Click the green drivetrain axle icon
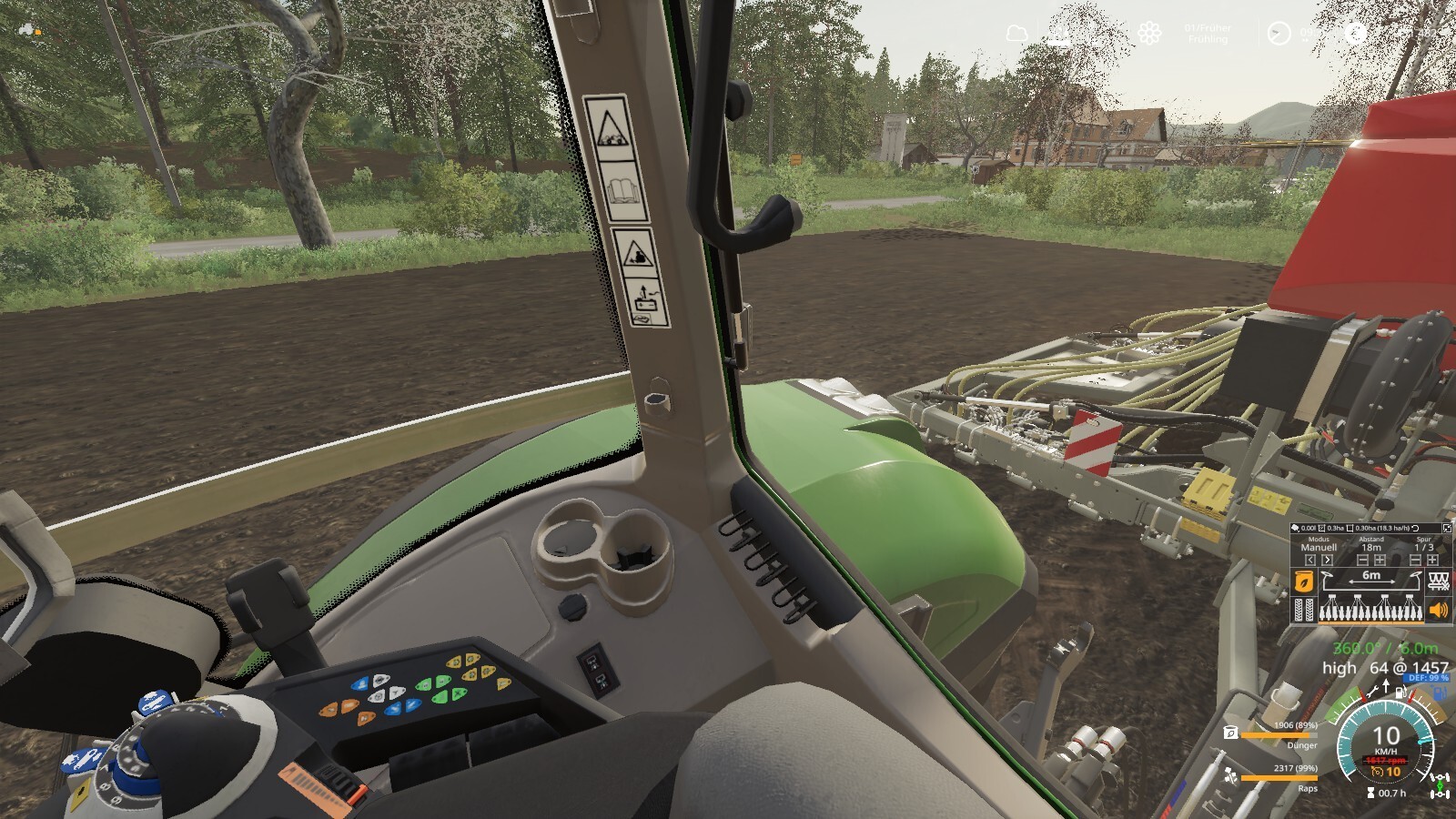The image size is (1456, 819). pos(1440,785)
